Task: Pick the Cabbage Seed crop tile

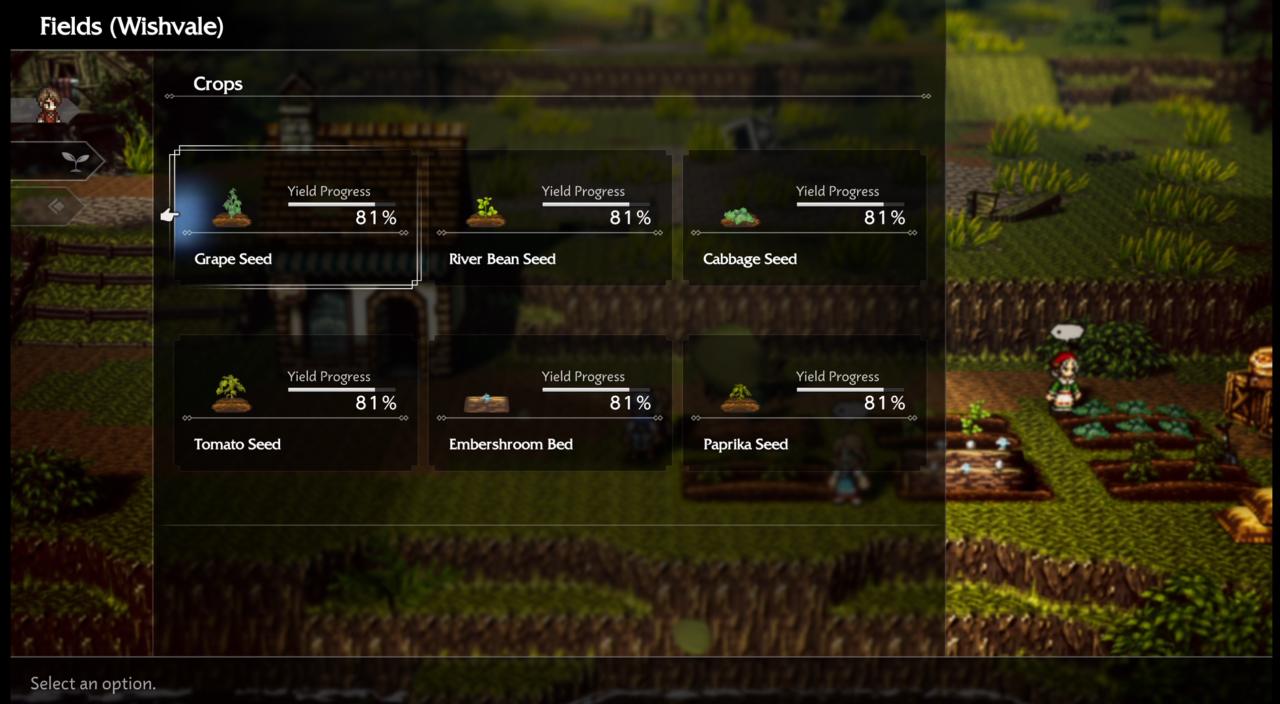Action: pyautogui.click(x=804, y=219)
